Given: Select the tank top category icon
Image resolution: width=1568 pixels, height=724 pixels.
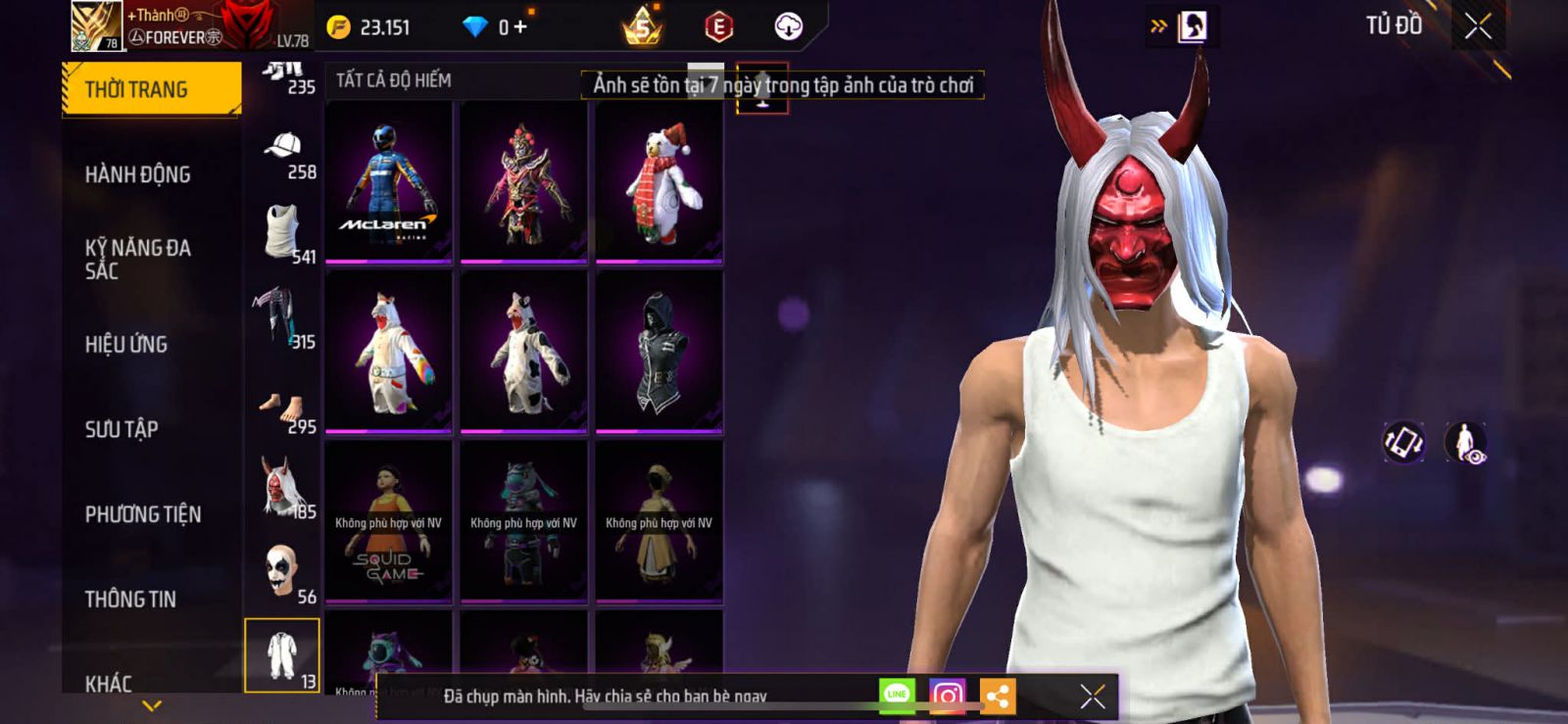Looking at the screenshot, I should [x=282, y=231].
